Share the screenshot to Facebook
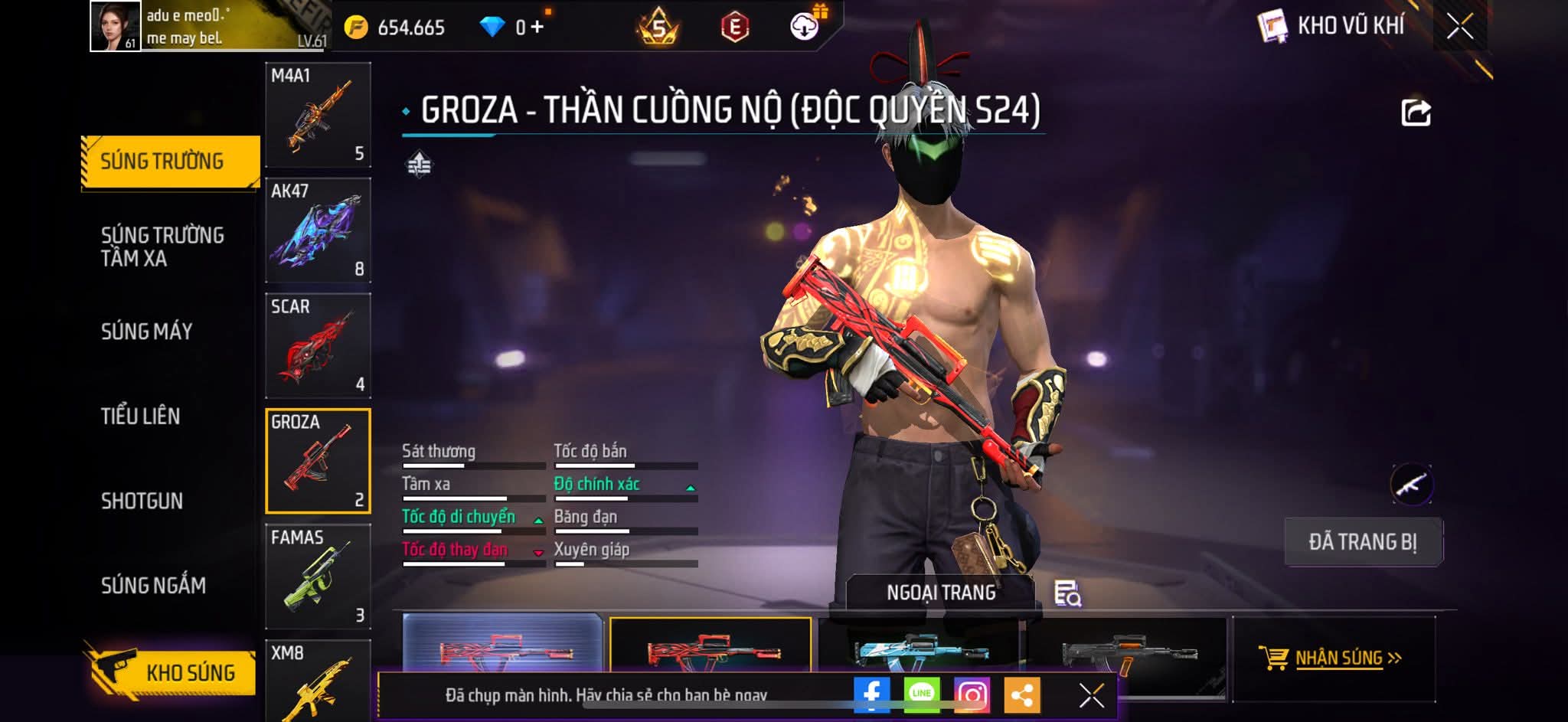Screen dimensions: 1568x722 872,694
